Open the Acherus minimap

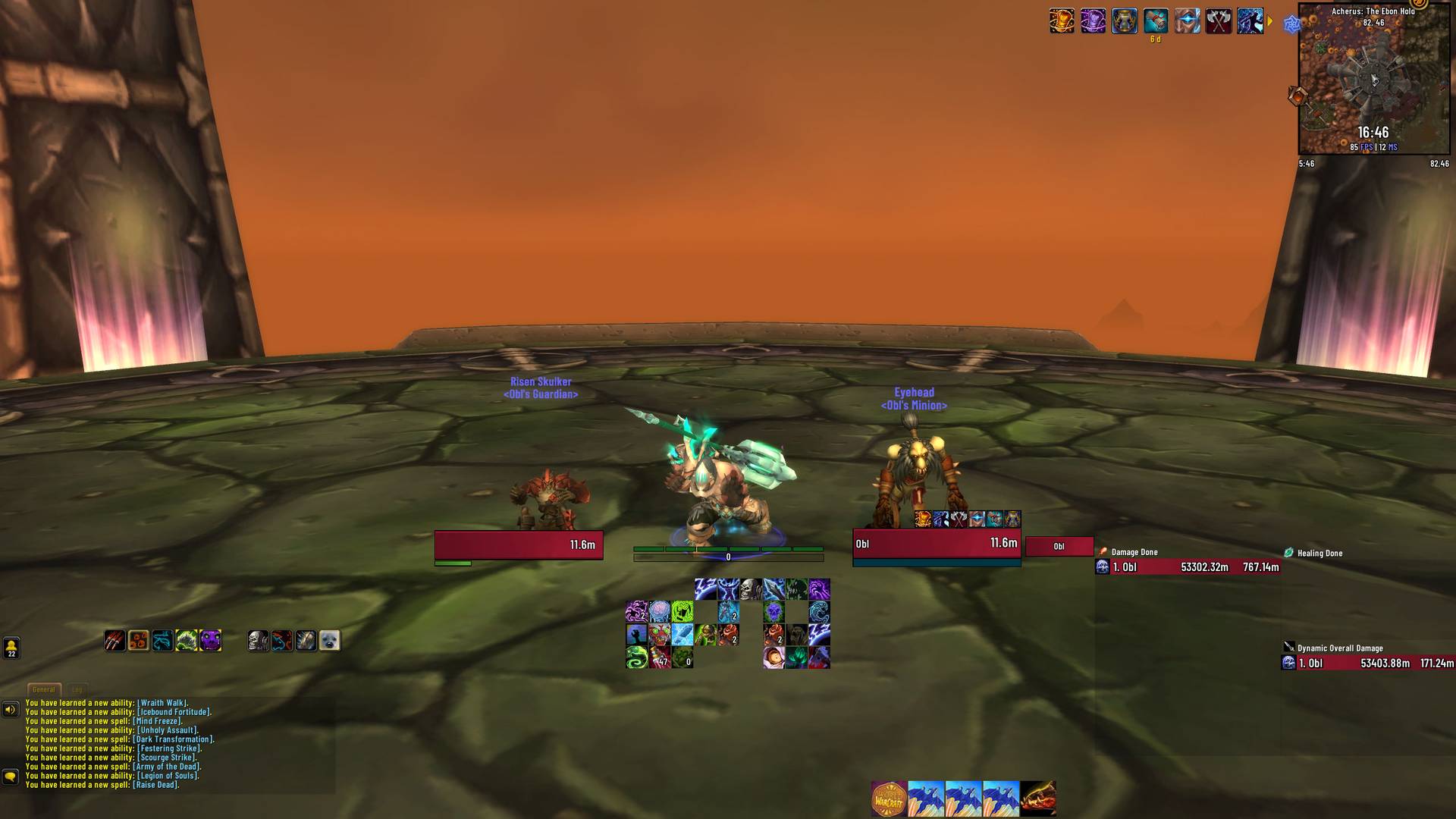tap(1373, 80)
